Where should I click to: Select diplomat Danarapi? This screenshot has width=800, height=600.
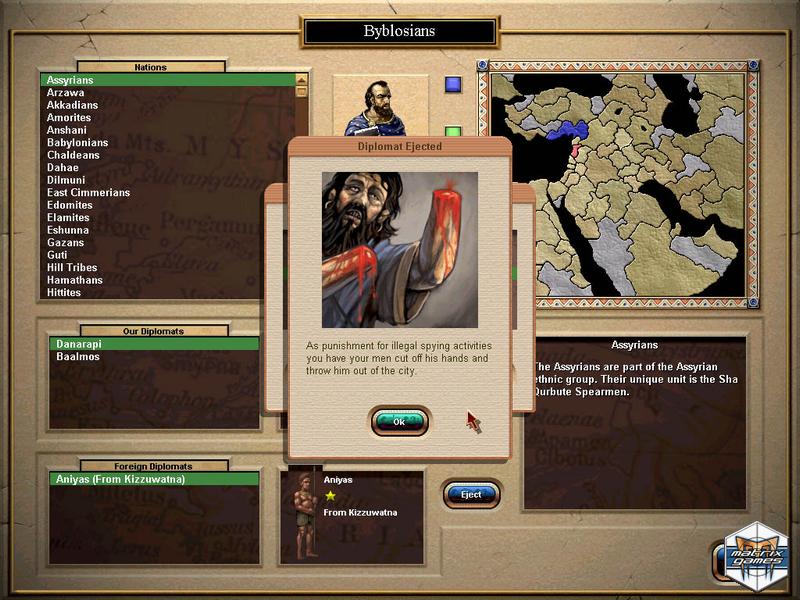79,344
